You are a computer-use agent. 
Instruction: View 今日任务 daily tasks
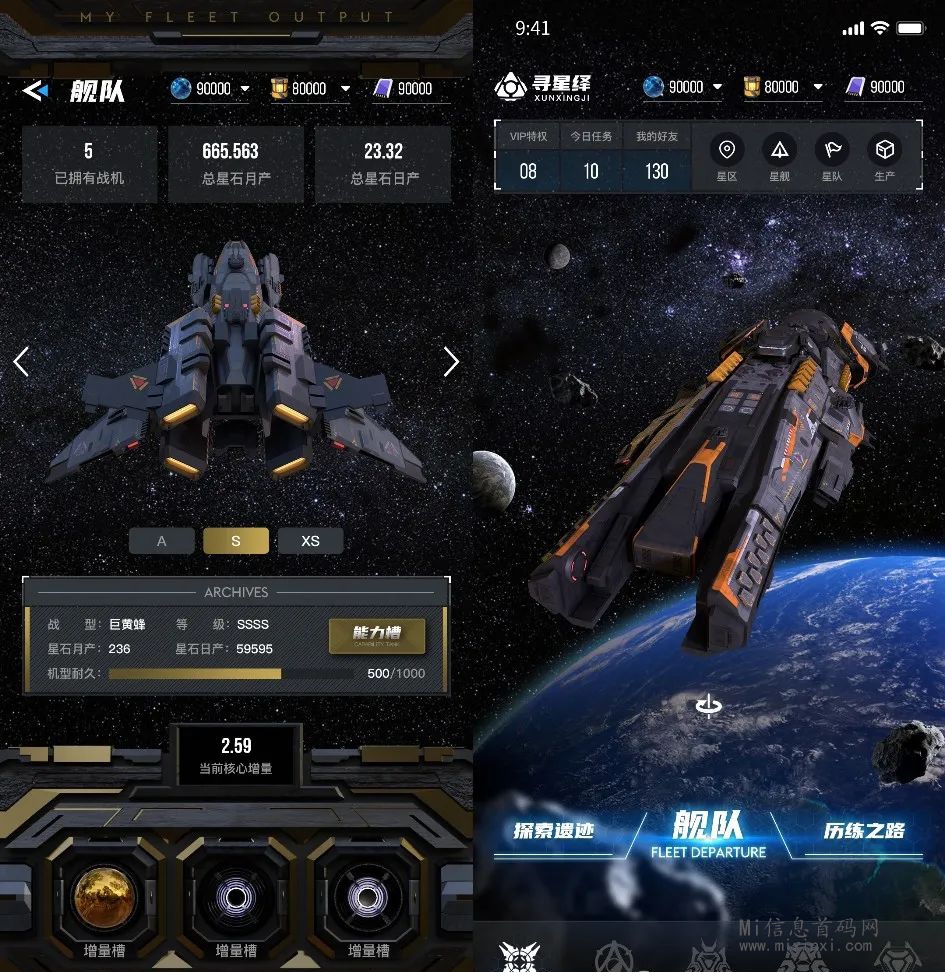pos(591,157)
